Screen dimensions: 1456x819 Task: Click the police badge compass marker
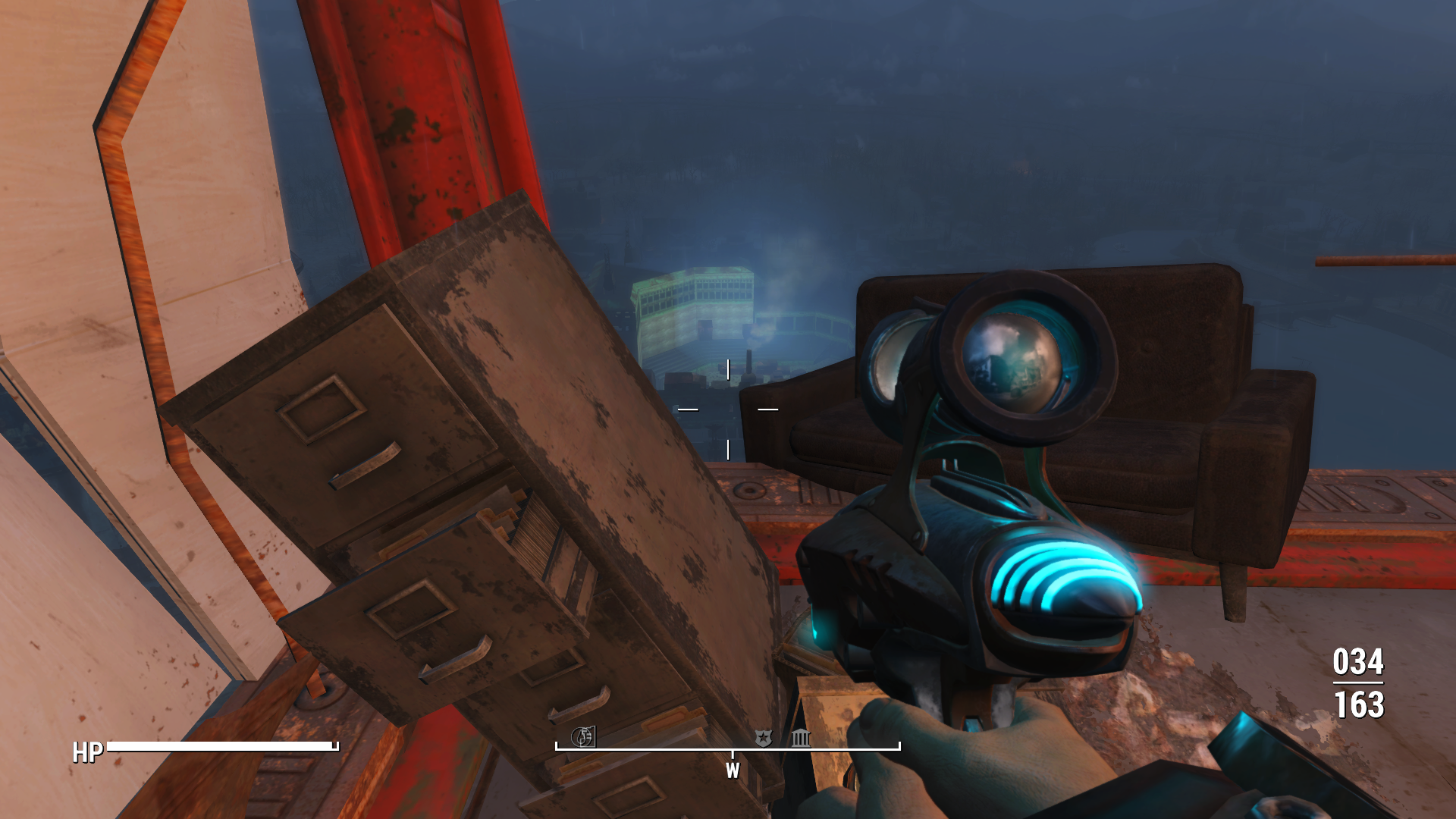pyautogui.click(x=763, y=737)
